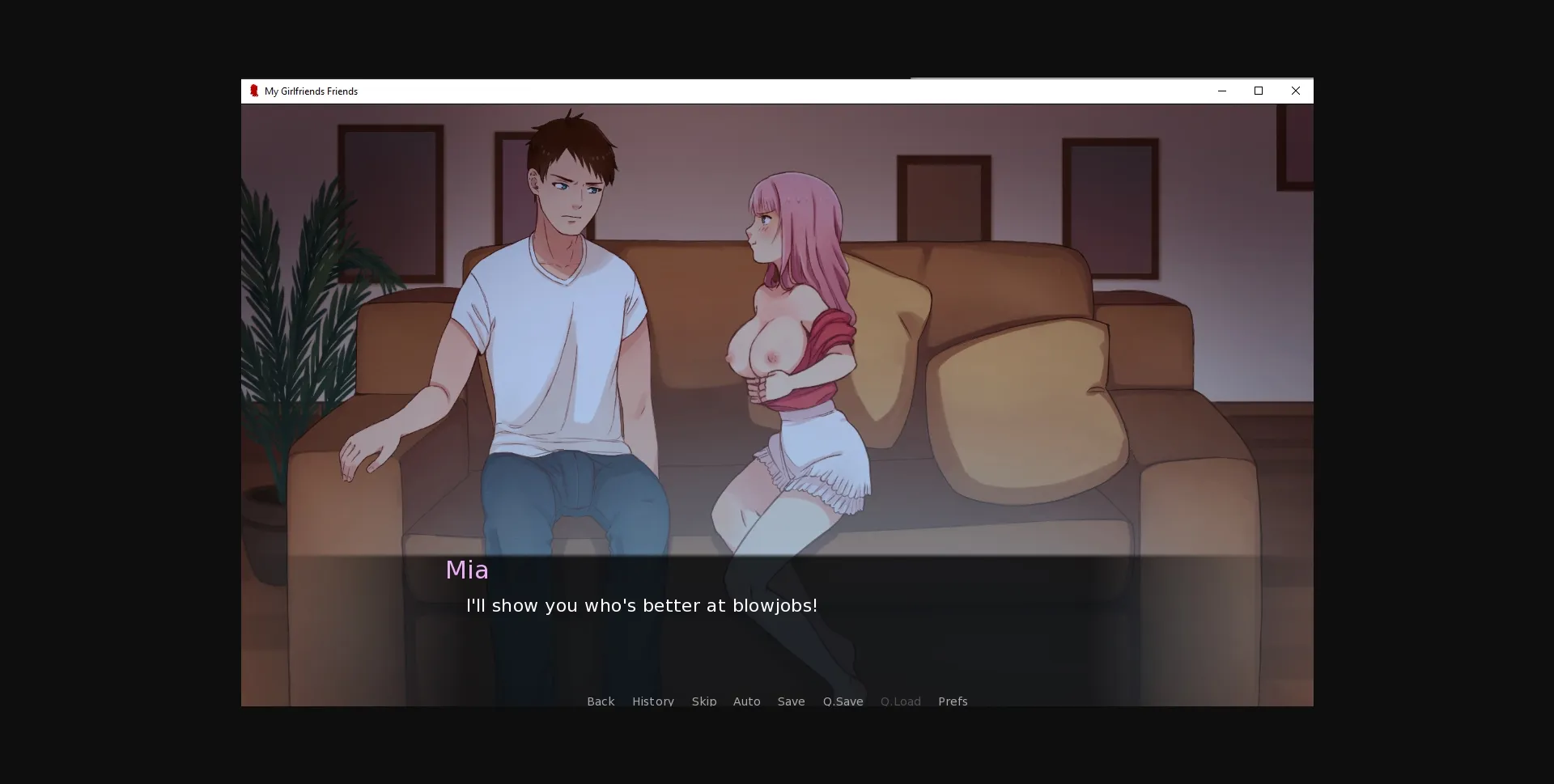
Task: Roll back dialogue with the Back button
Action: 600,701
